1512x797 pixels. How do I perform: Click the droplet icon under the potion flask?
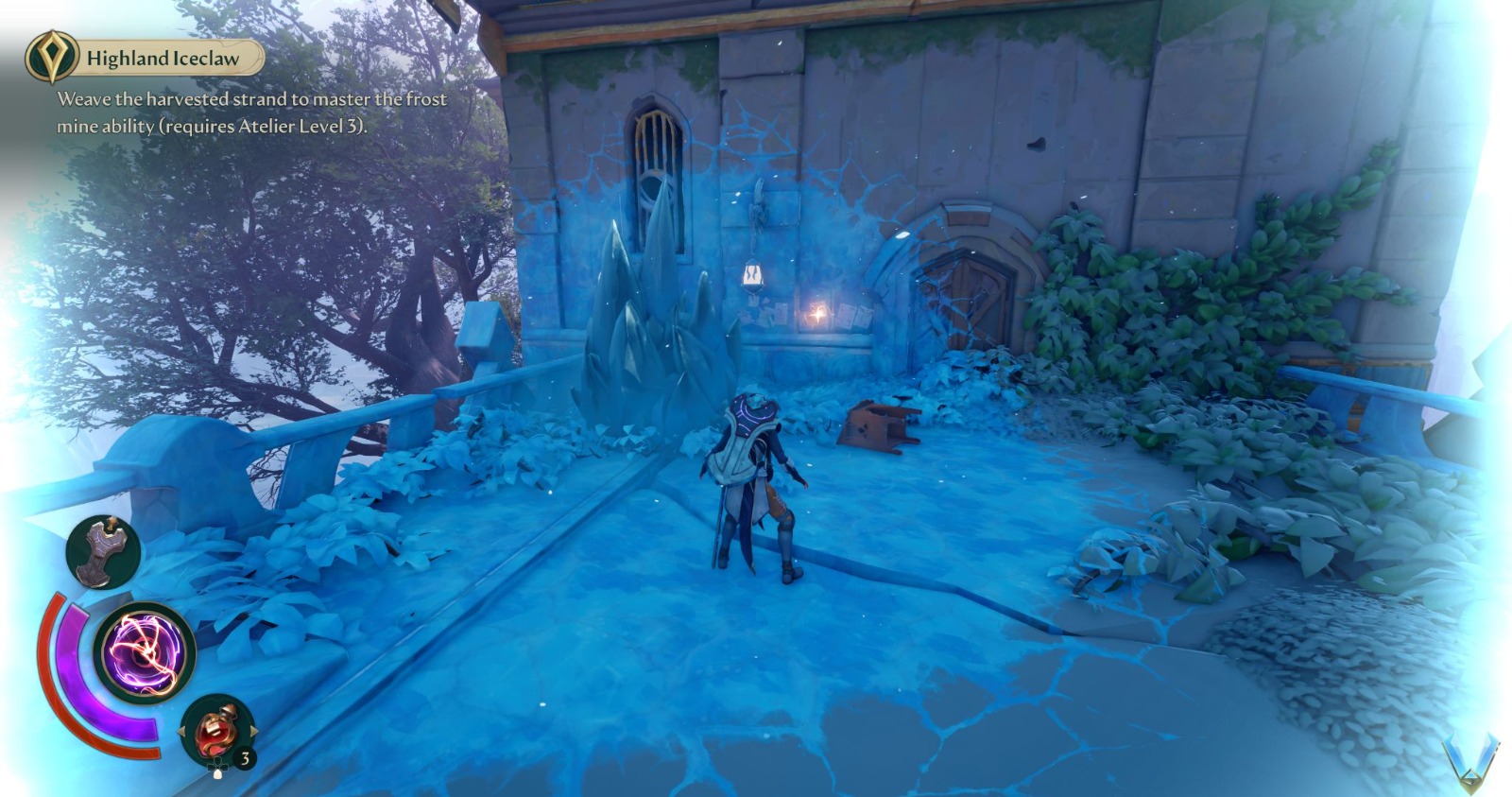click(x=218, y=774)
